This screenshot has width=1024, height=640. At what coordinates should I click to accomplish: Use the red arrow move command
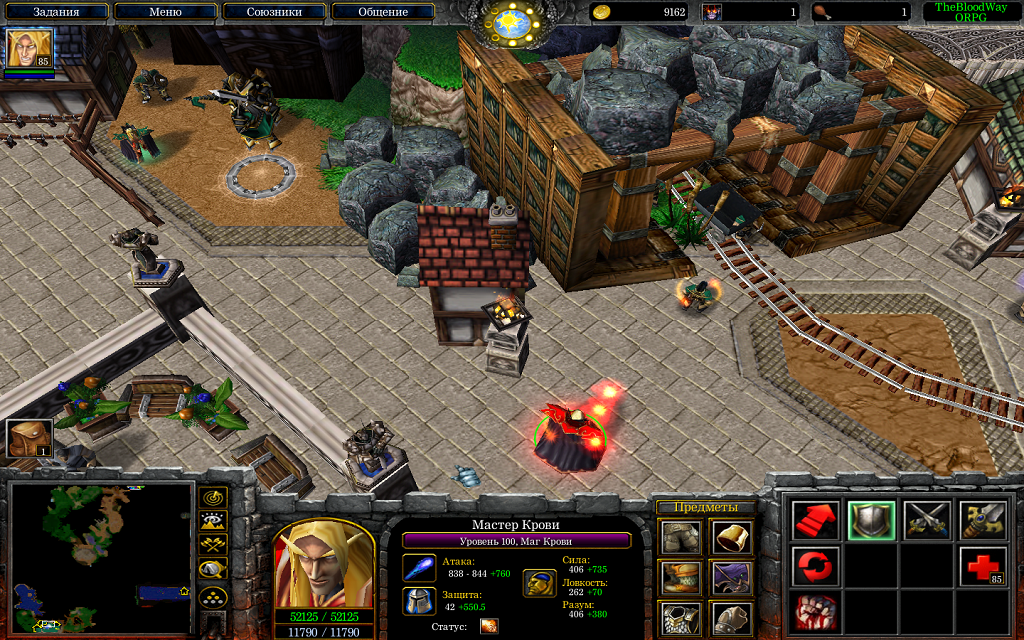(815, 520)
